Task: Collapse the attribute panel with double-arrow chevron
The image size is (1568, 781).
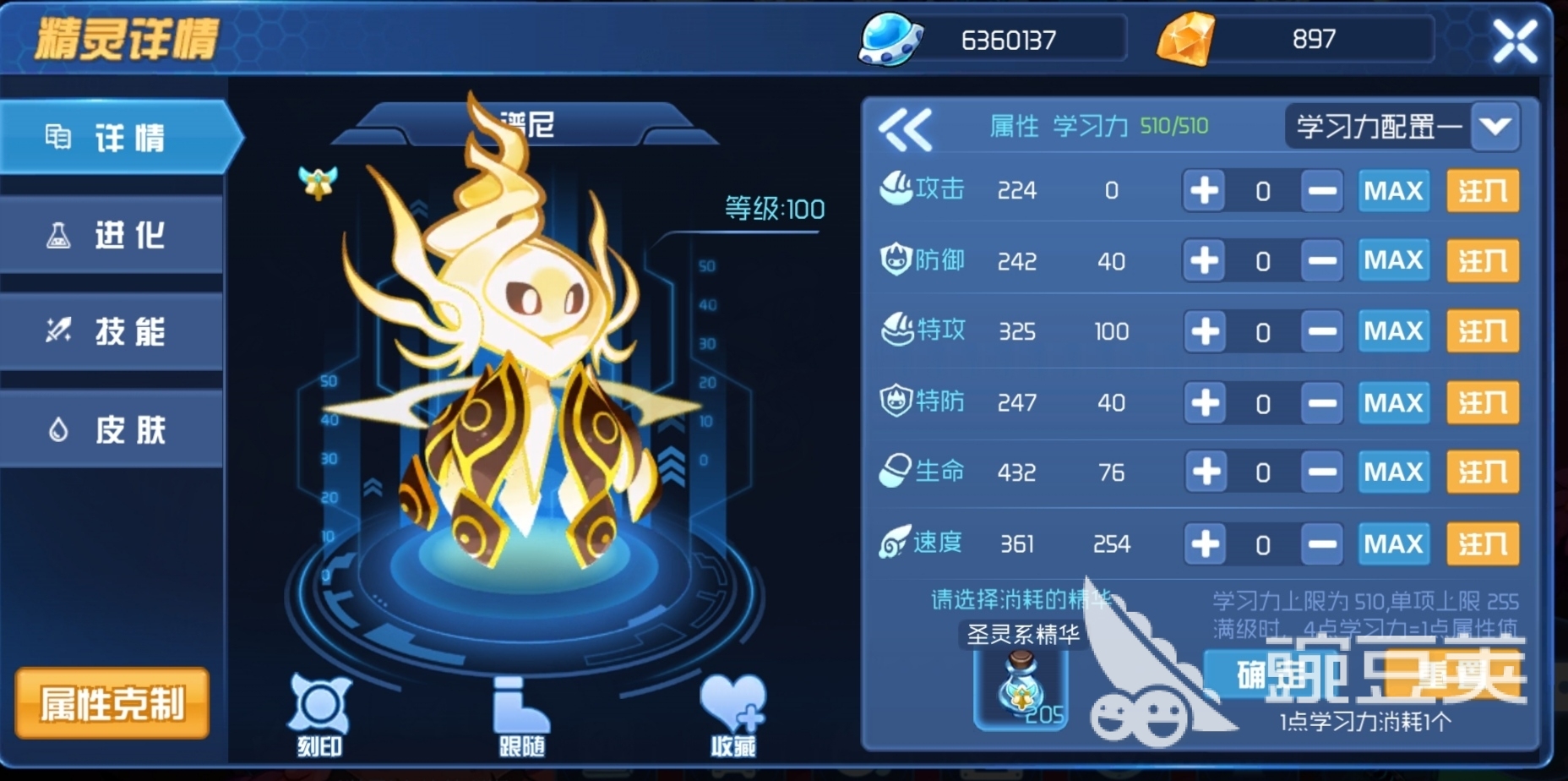Action: tap(906, 127)
